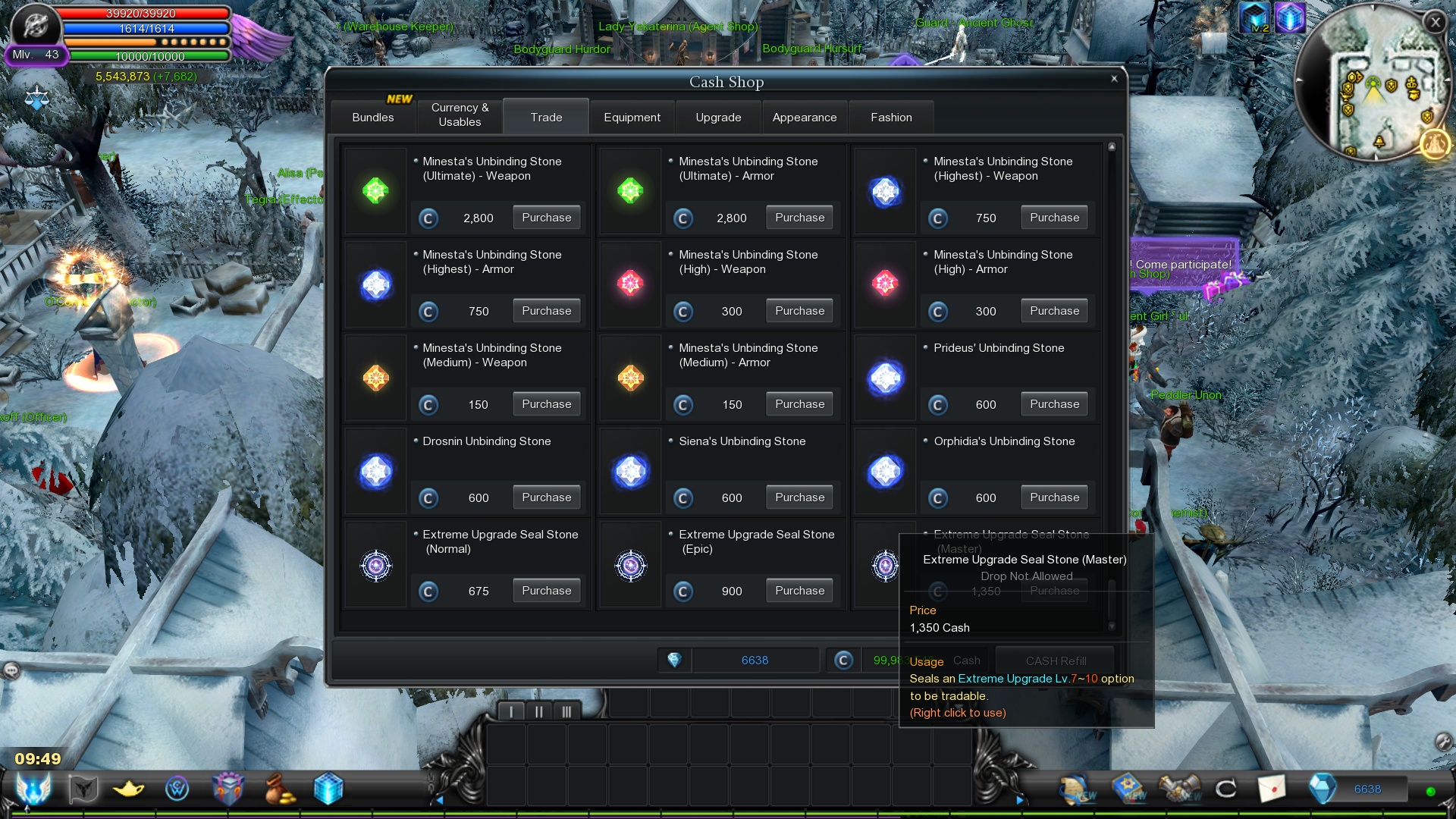1456x819 pixels.
Task: Open the Fashion tab
Action: point(891,118)
